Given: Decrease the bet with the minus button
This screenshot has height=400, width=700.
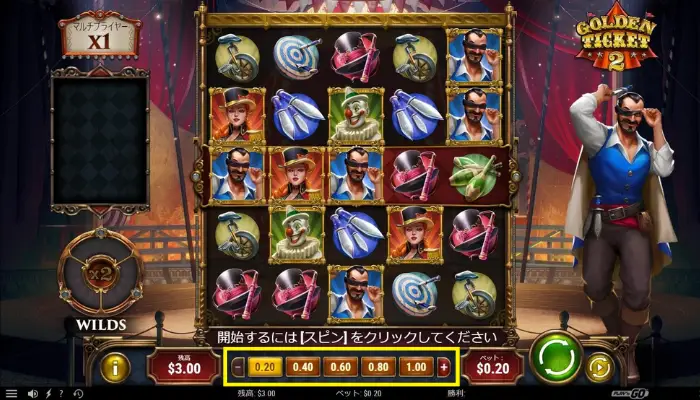Looking at the screenshot, I should coord(237,367).
